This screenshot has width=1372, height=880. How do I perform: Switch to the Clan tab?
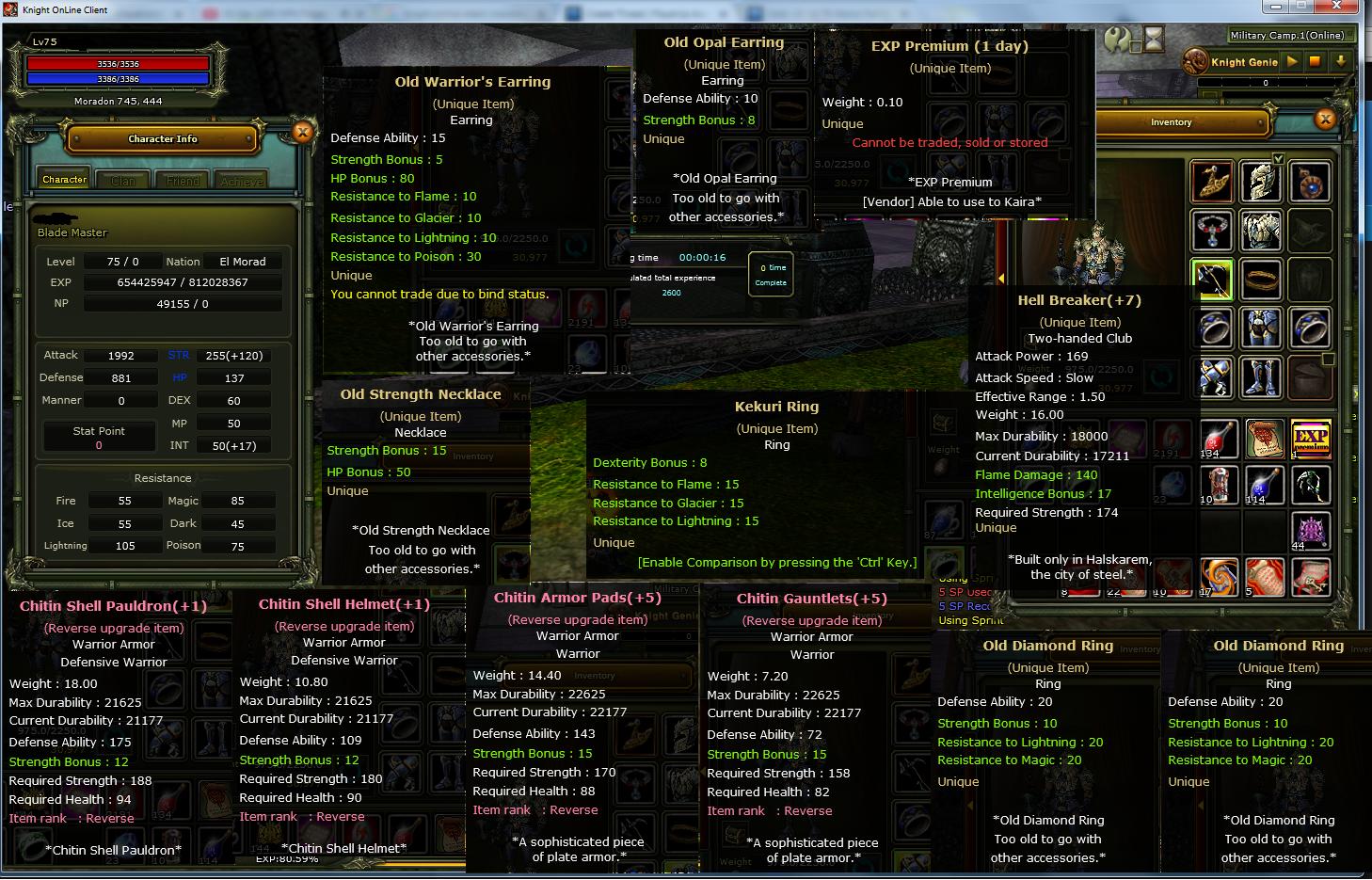point(122,179)
